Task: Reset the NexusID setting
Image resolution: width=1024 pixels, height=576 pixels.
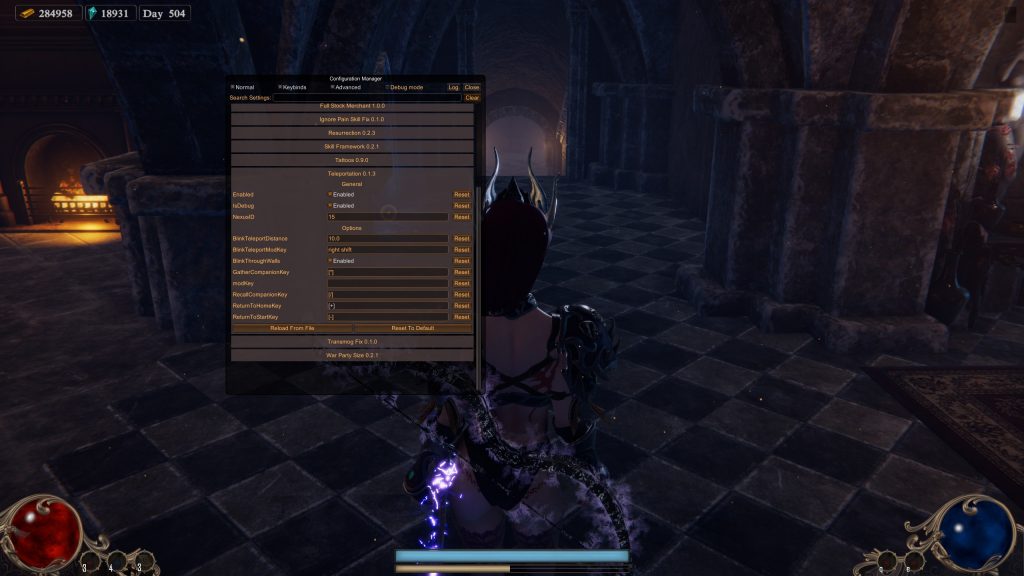Action: [461, 216]
